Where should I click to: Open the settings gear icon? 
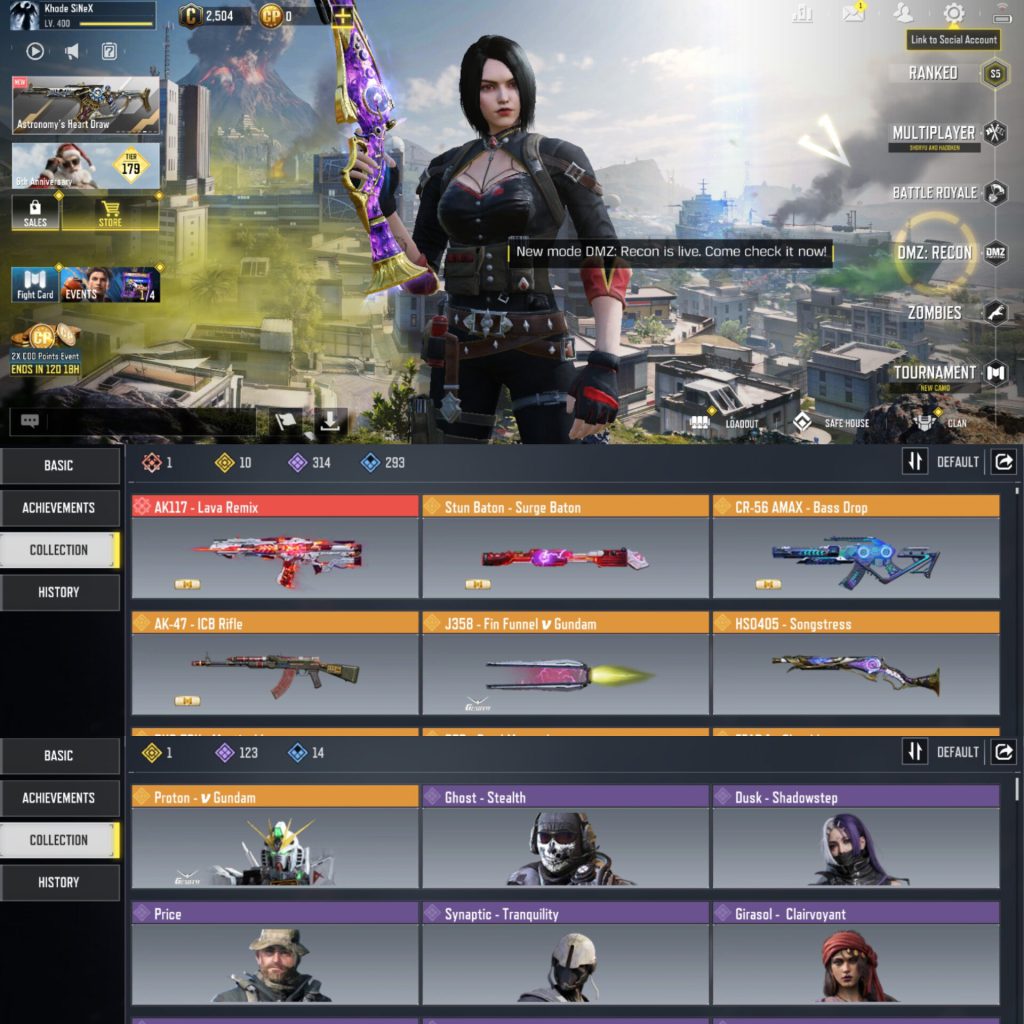point(954,14)
